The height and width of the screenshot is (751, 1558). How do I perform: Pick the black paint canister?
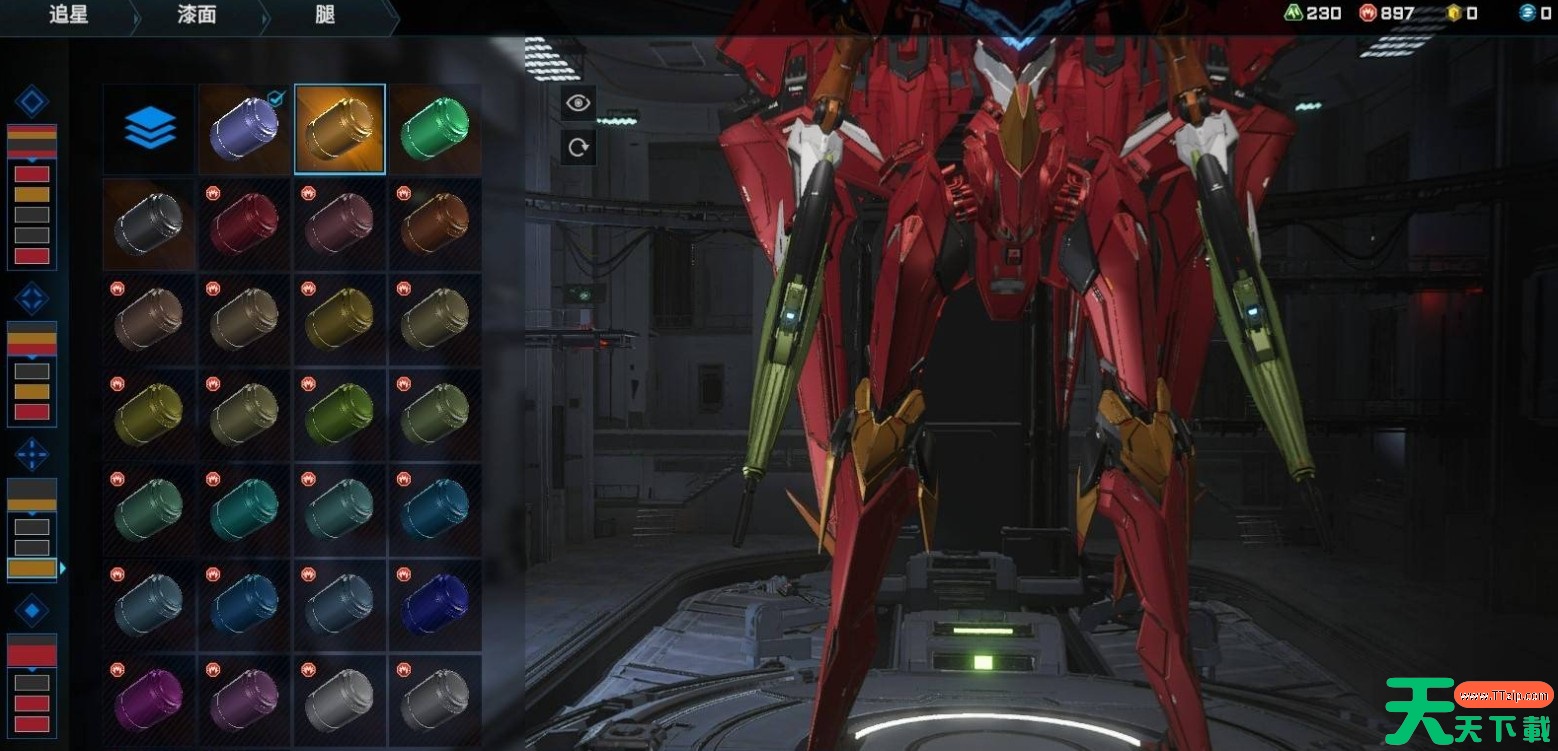pyautogui.click(x=149, y=224)
